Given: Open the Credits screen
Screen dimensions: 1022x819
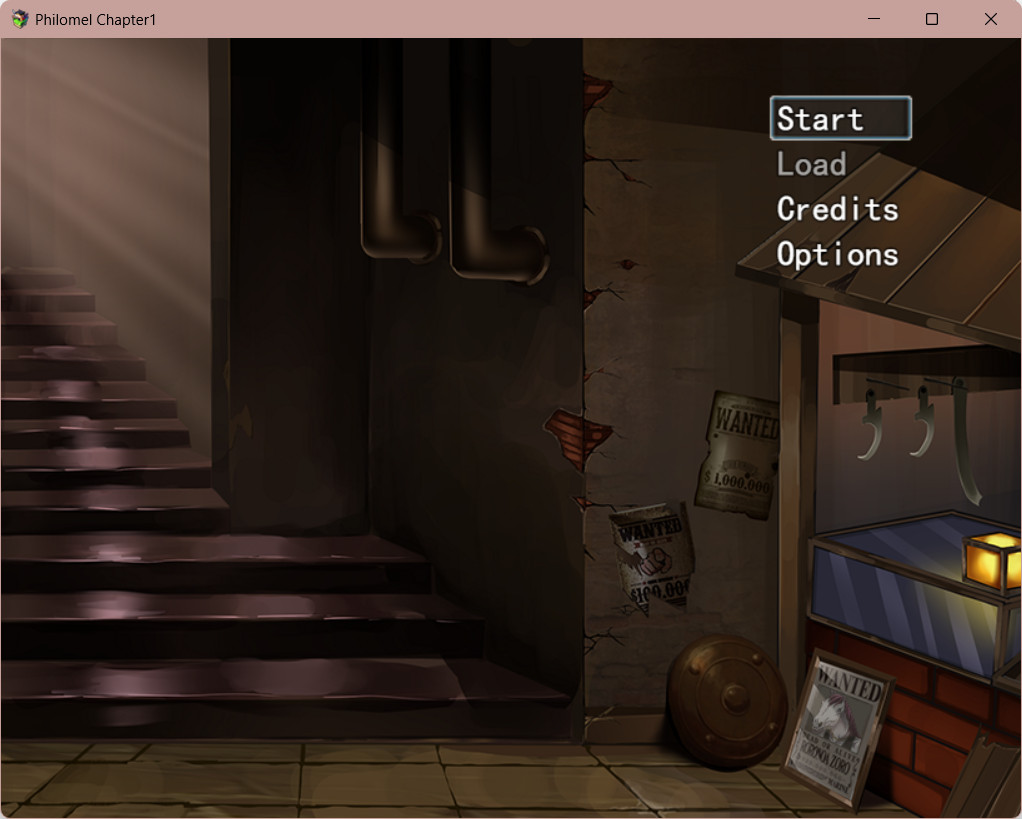Looking at the screenshot, I should [x=837, y=209].
